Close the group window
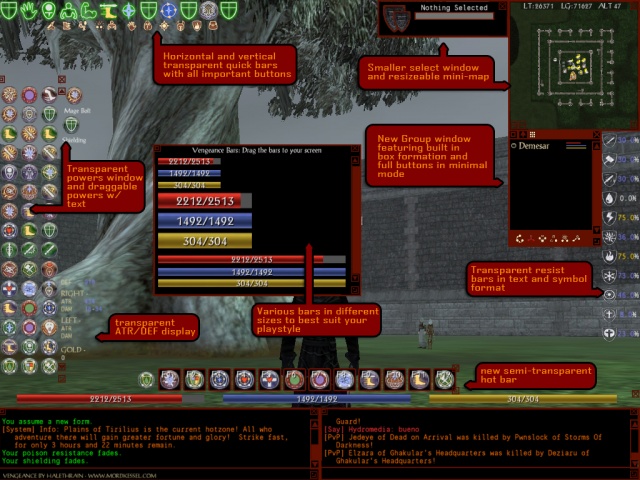This screenshot has width=640, height=480. (596, 136)
